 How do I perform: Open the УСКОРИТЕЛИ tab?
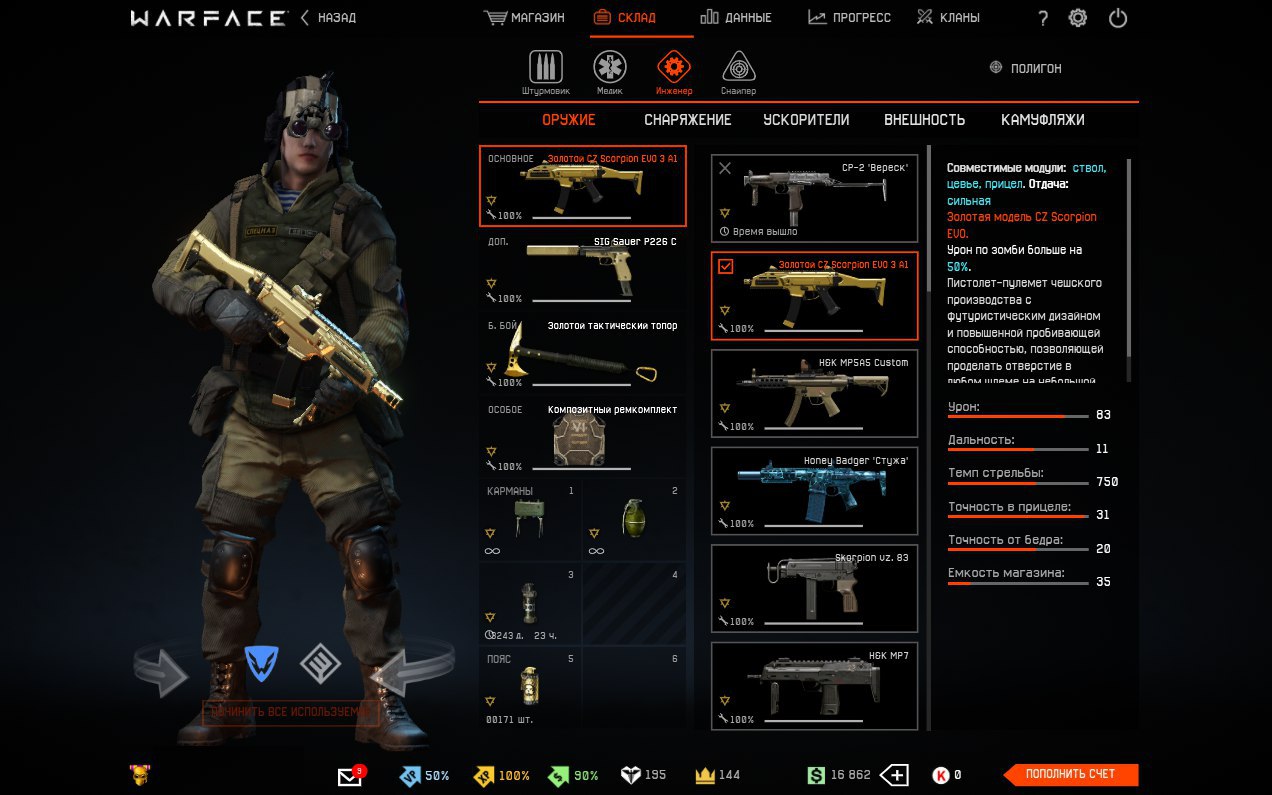point(806,120)
